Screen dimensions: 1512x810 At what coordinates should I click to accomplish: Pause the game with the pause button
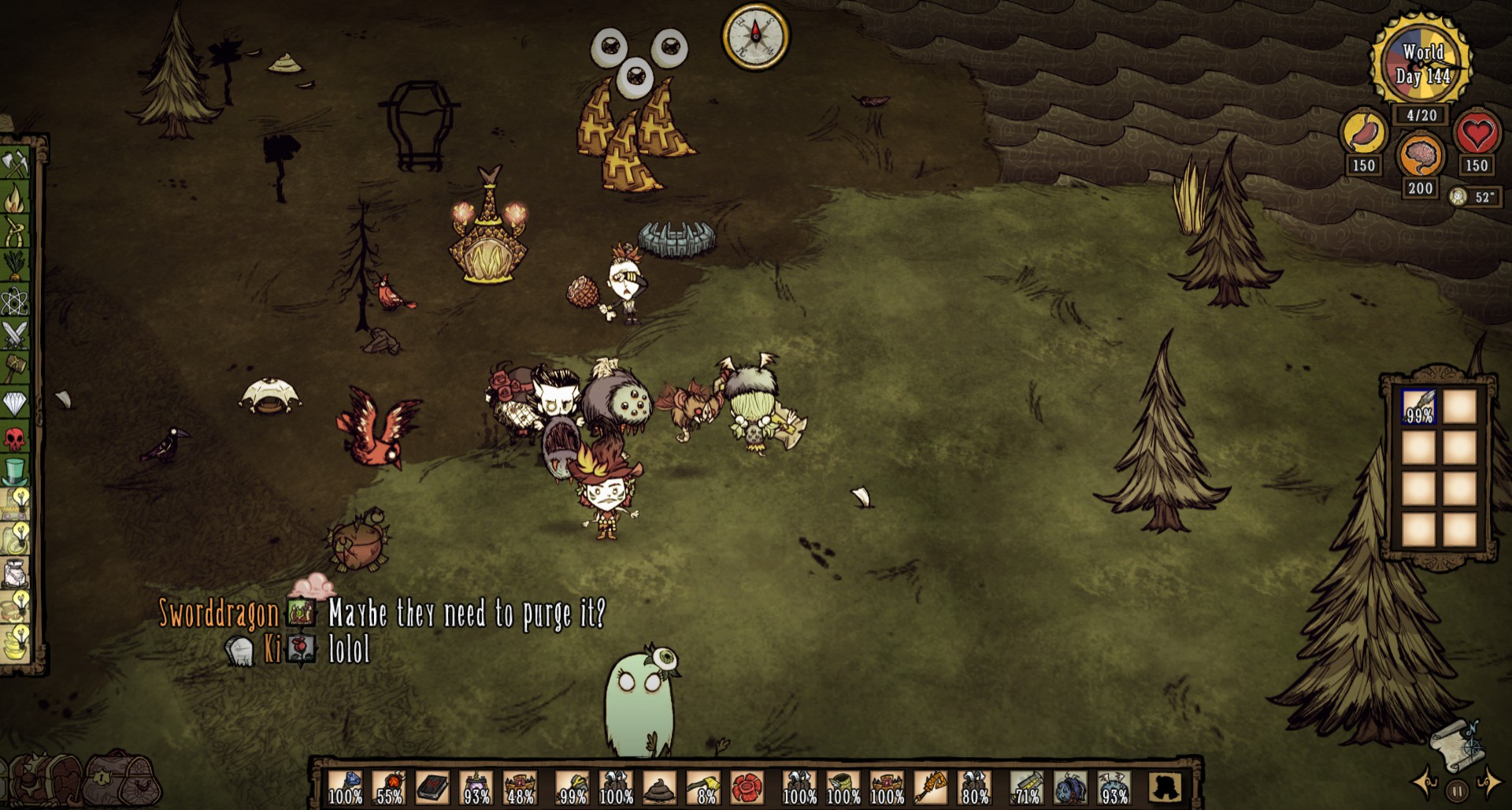1457,789
